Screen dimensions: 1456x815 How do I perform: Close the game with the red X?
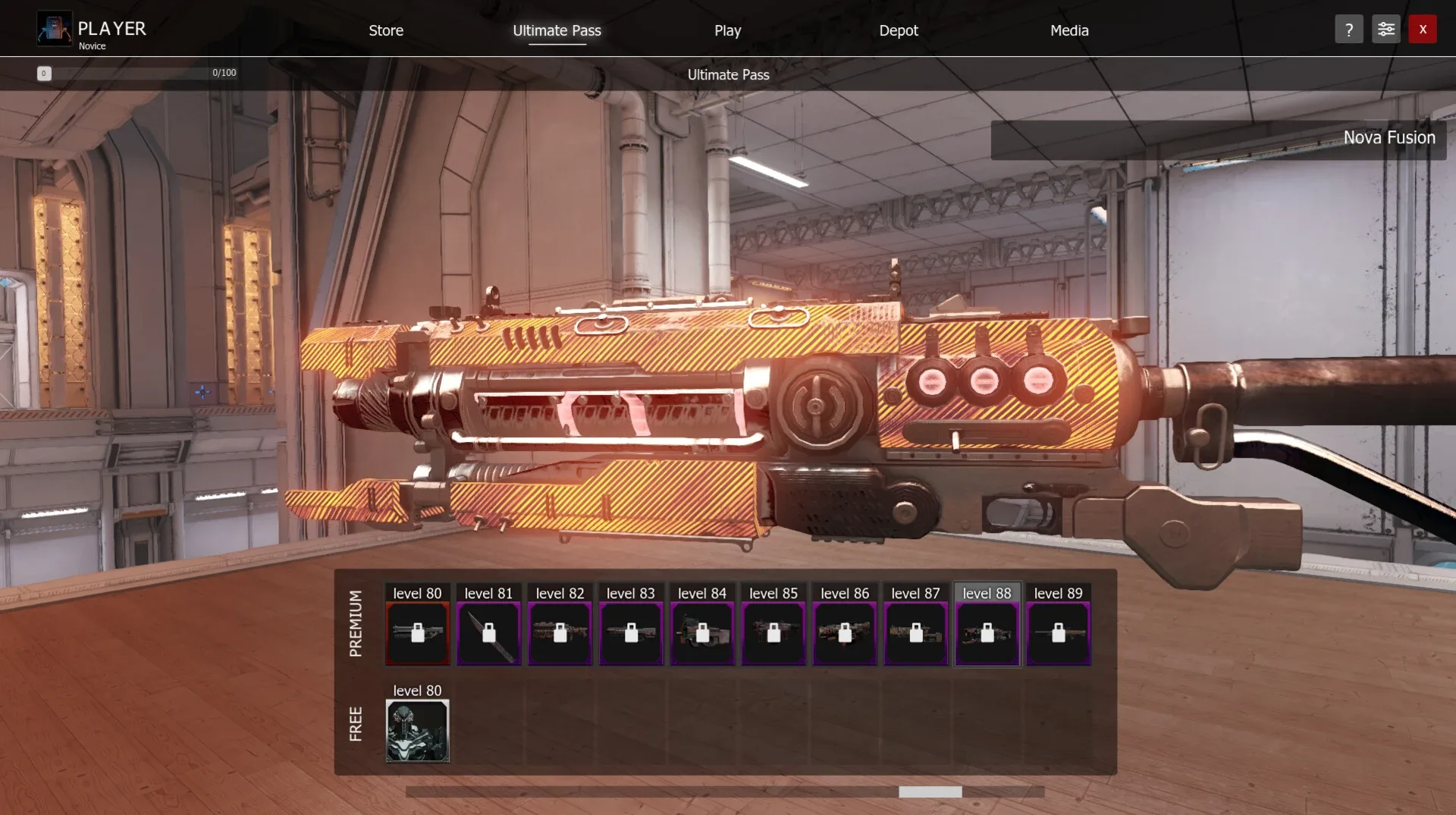(1423, 30)
